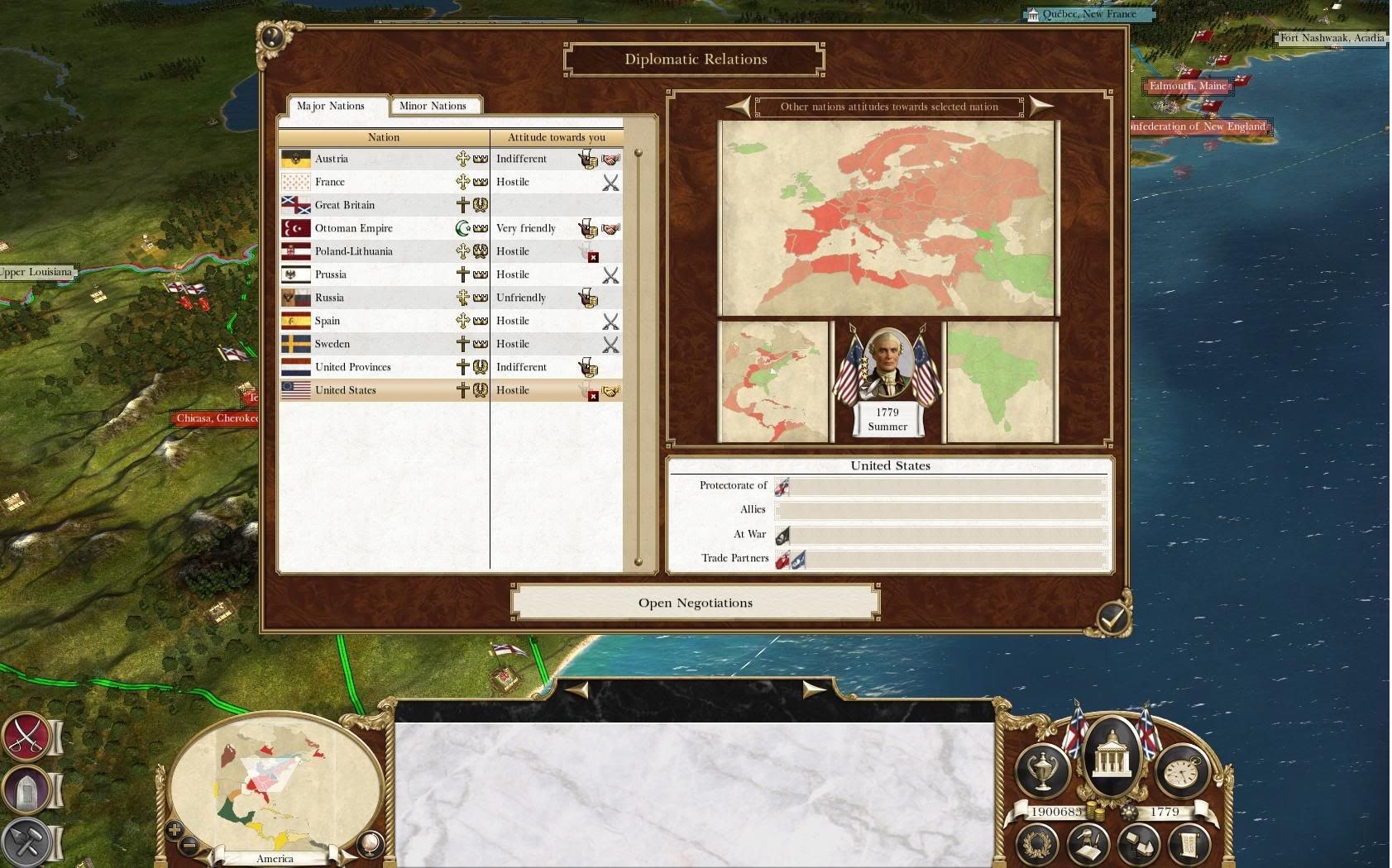Click the India theatre map thumbnail
Image resolution: width=1392 pixels, height=868 pixels.
(1001, 382)
